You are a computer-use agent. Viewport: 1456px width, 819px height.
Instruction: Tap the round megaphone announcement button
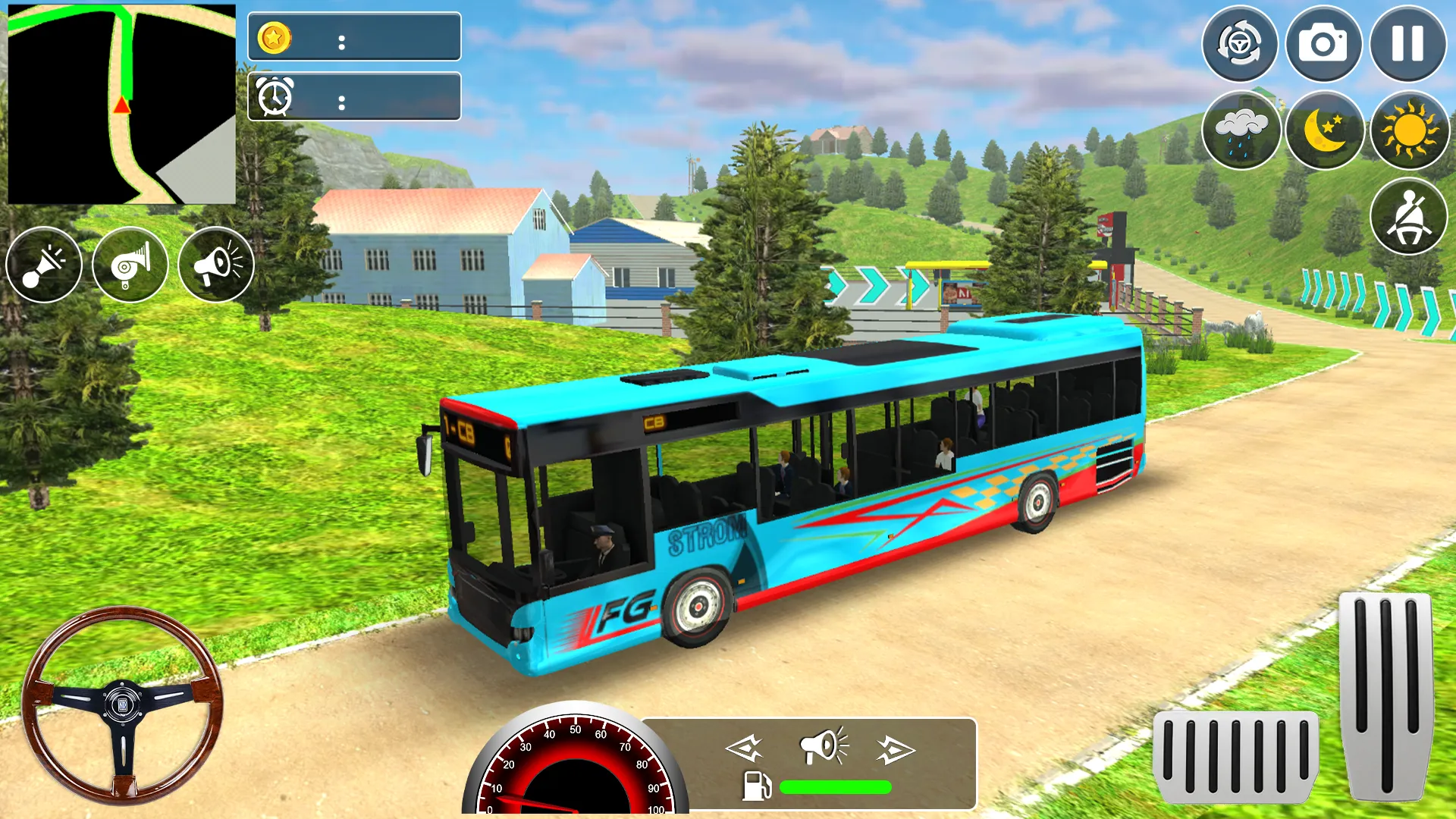coord(216,265)
